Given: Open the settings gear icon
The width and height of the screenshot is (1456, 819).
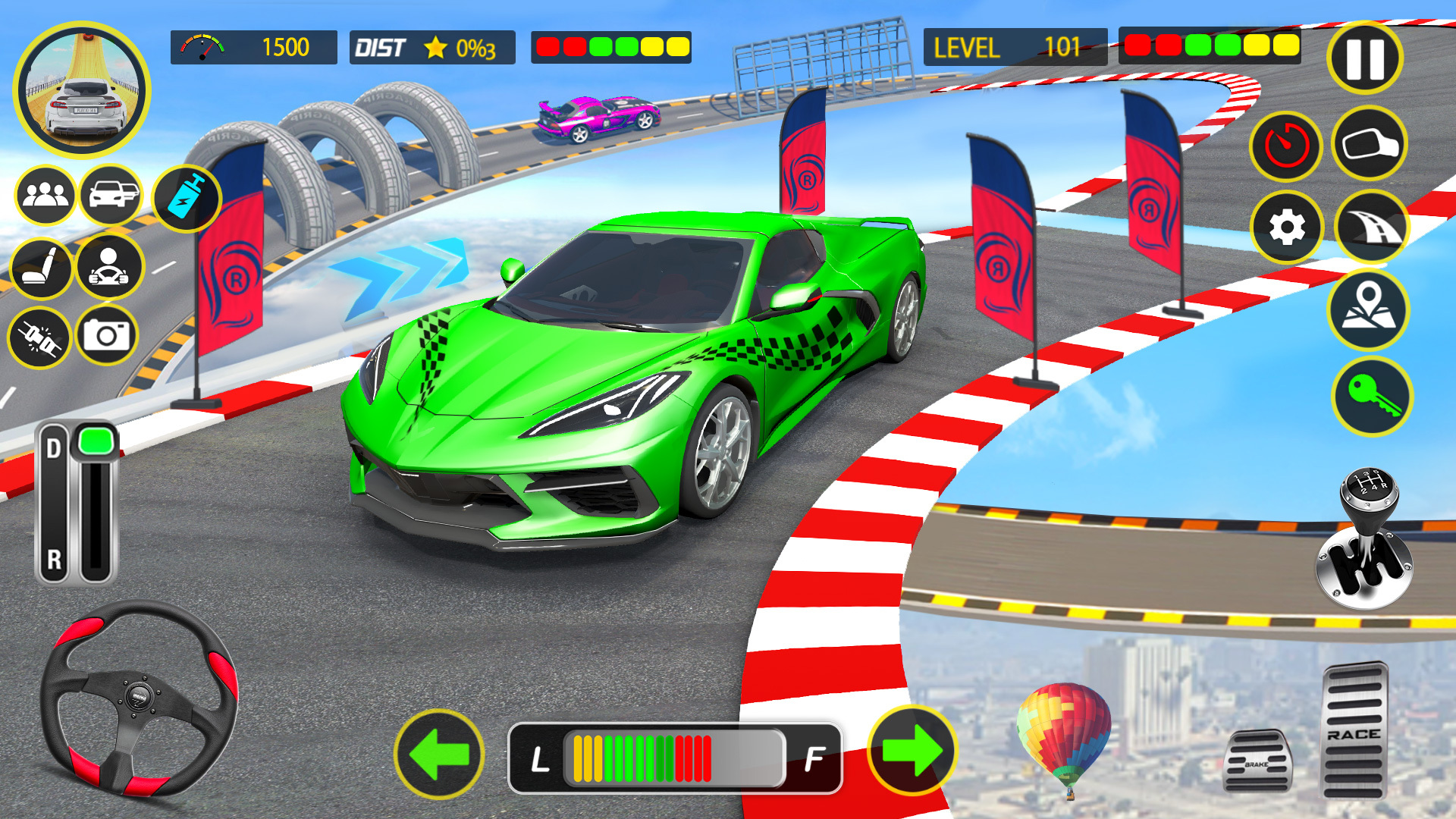Looking at the screenshot, I should [1287, 226].
